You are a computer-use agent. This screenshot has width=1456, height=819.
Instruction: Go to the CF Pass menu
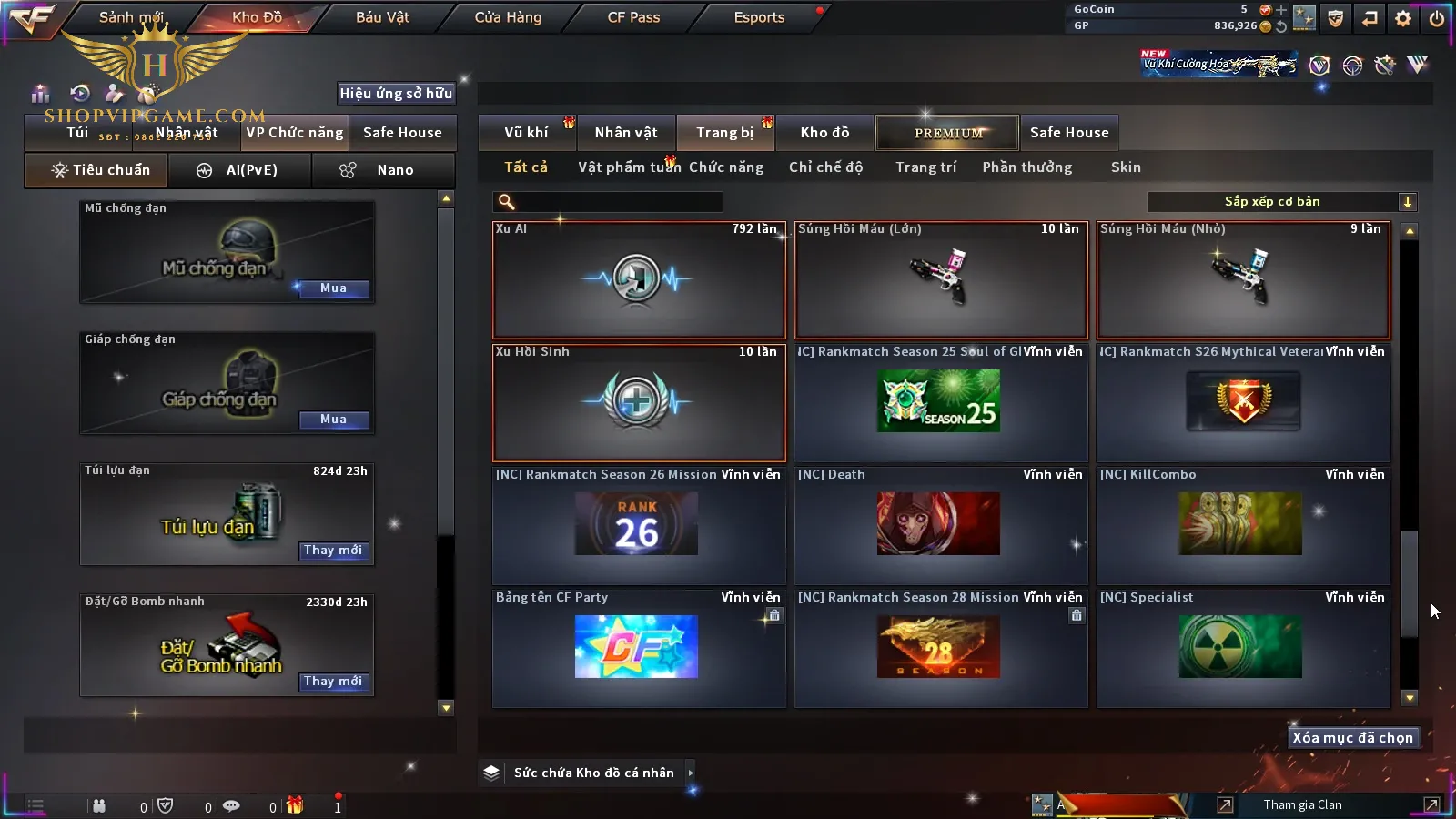pos(633,17)
